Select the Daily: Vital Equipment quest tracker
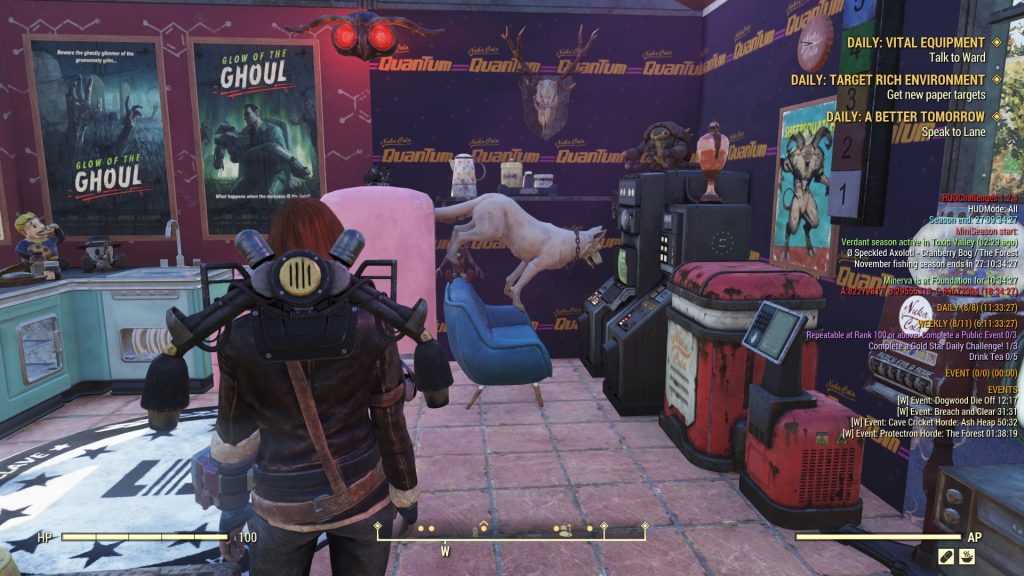1024x576 pixels. (916, 43)
